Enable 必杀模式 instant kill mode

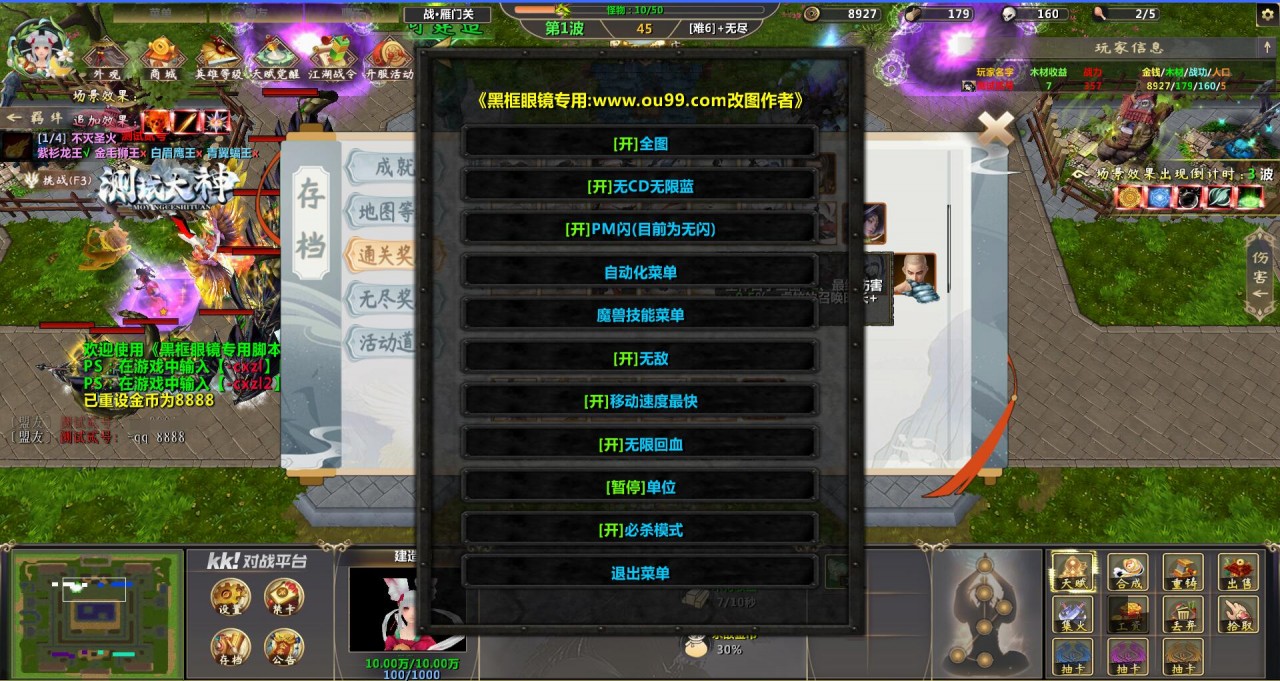pyautogui.click(x=640, y=530)
